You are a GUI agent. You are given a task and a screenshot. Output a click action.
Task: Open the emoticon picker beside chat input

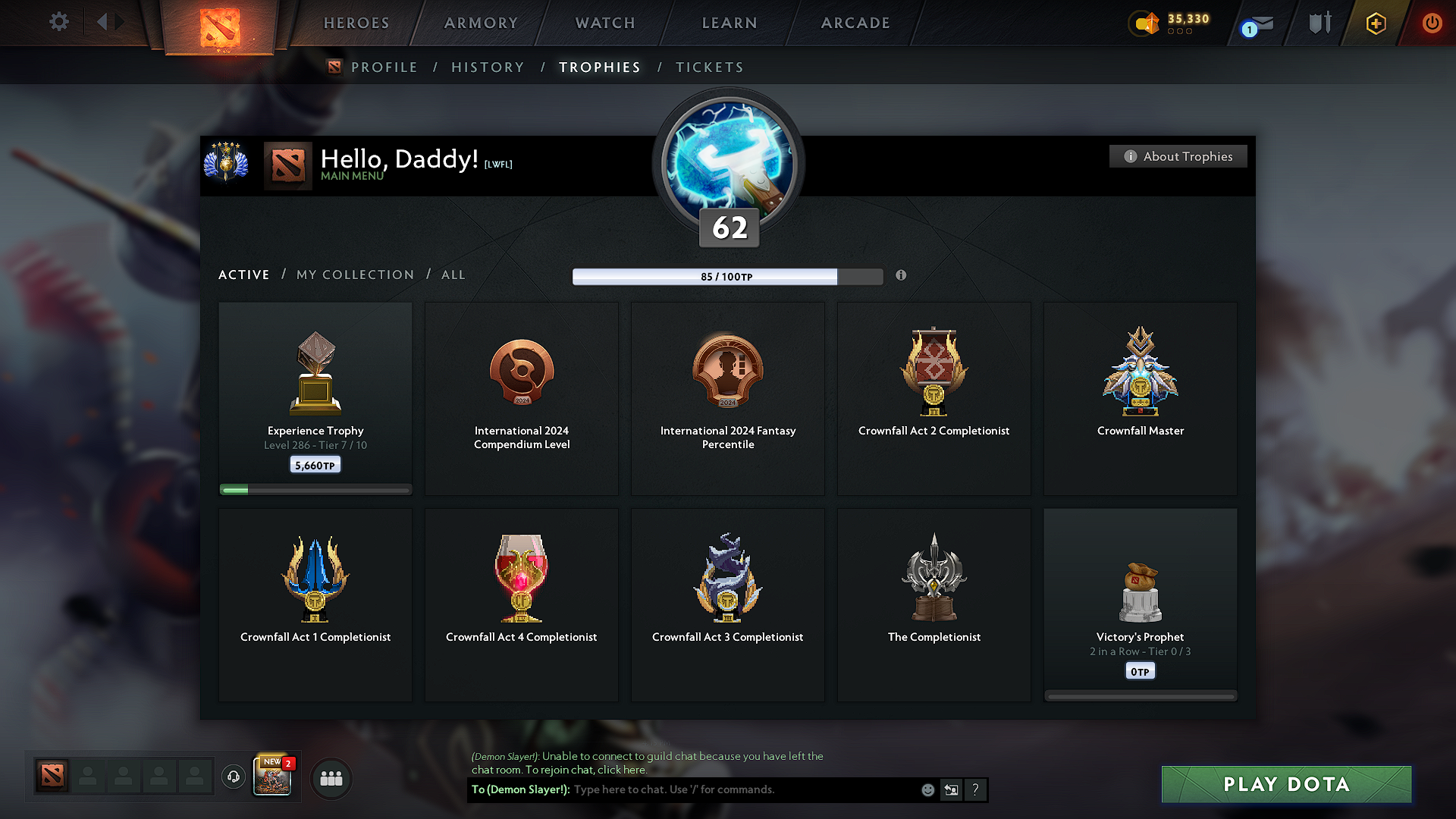pyautogui.click(x=927, y=789)
